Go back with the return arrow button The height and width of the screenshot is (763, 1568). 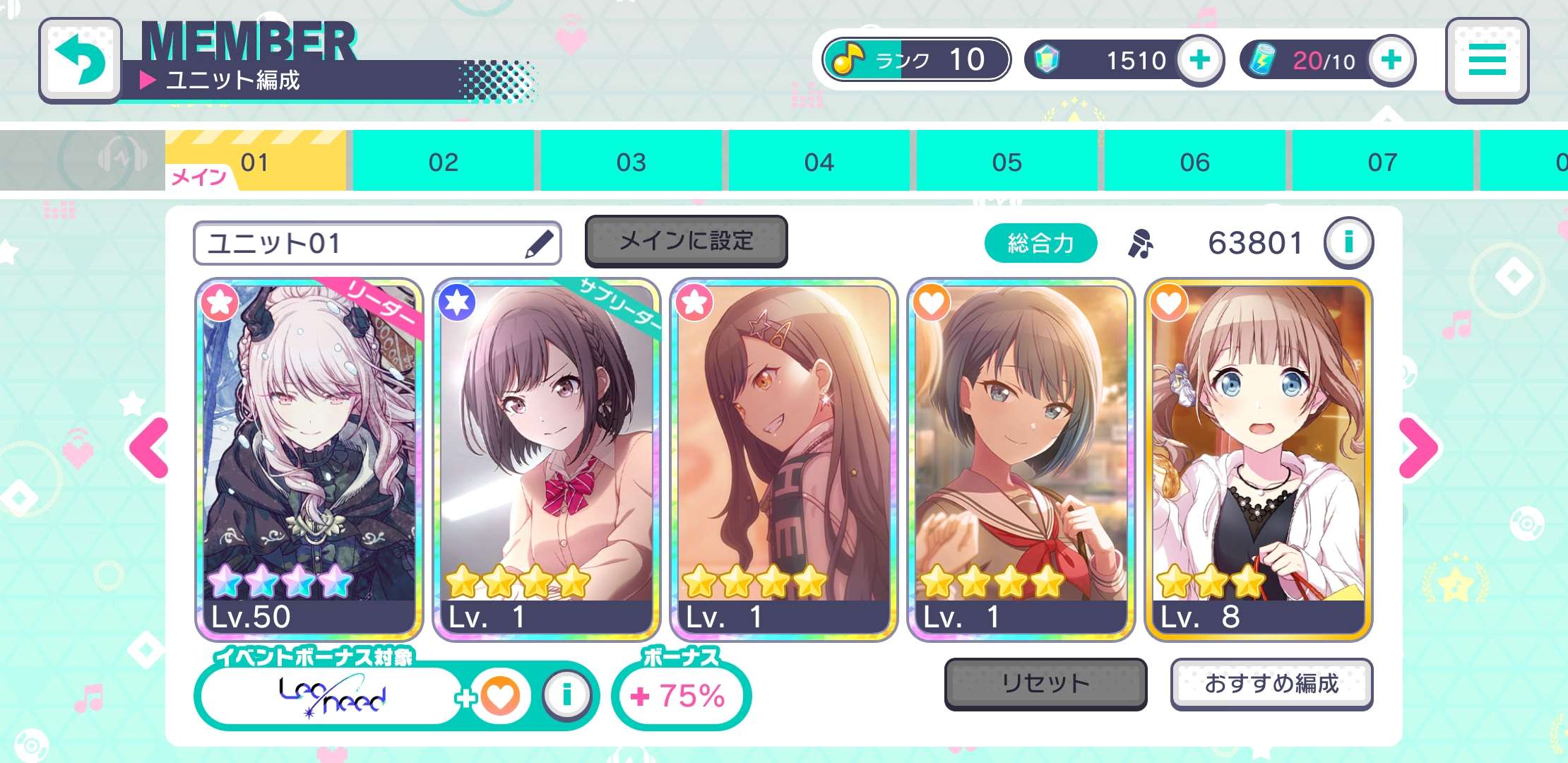pyautogui.click(x=80, y=60)
